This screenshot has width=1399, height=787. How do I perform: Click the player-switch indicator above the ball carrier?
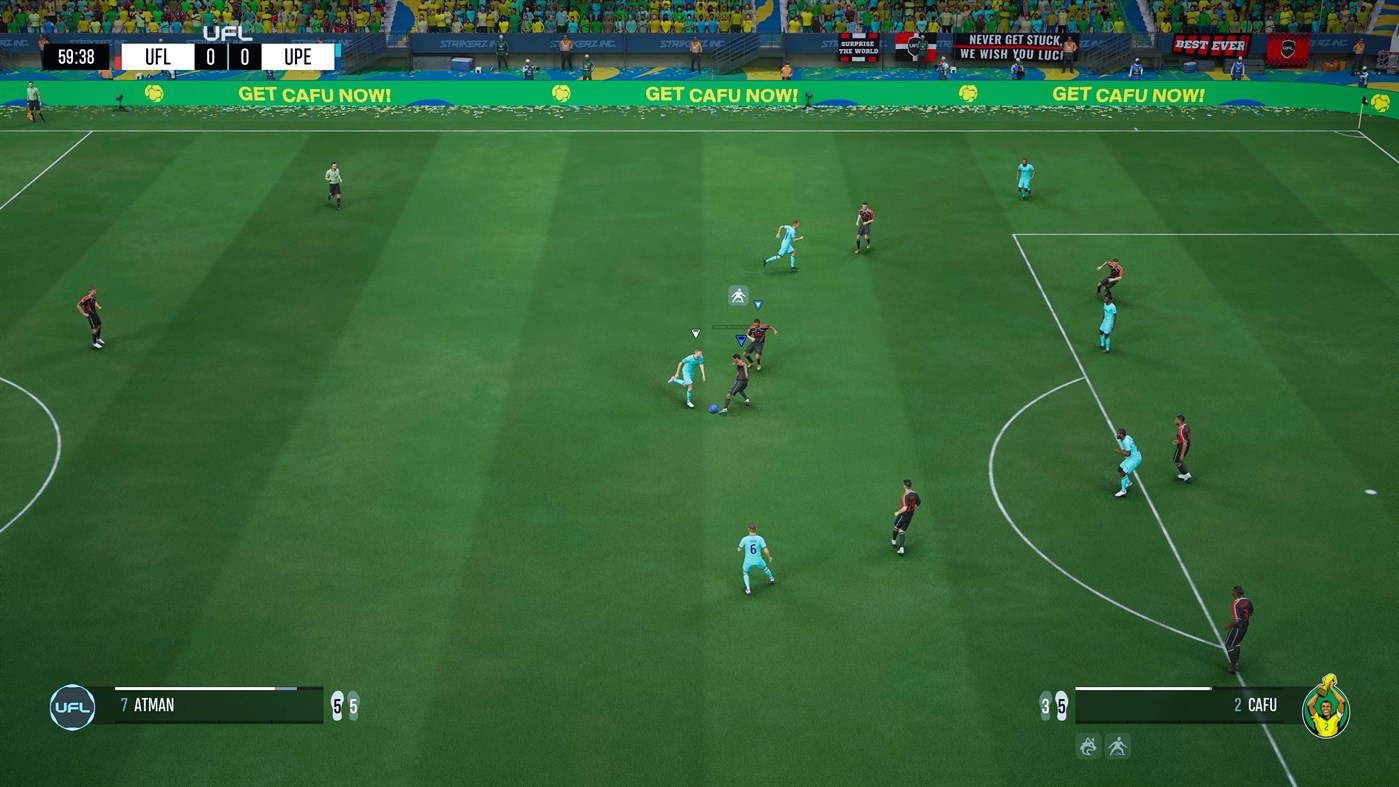click(x=738, y=295)
